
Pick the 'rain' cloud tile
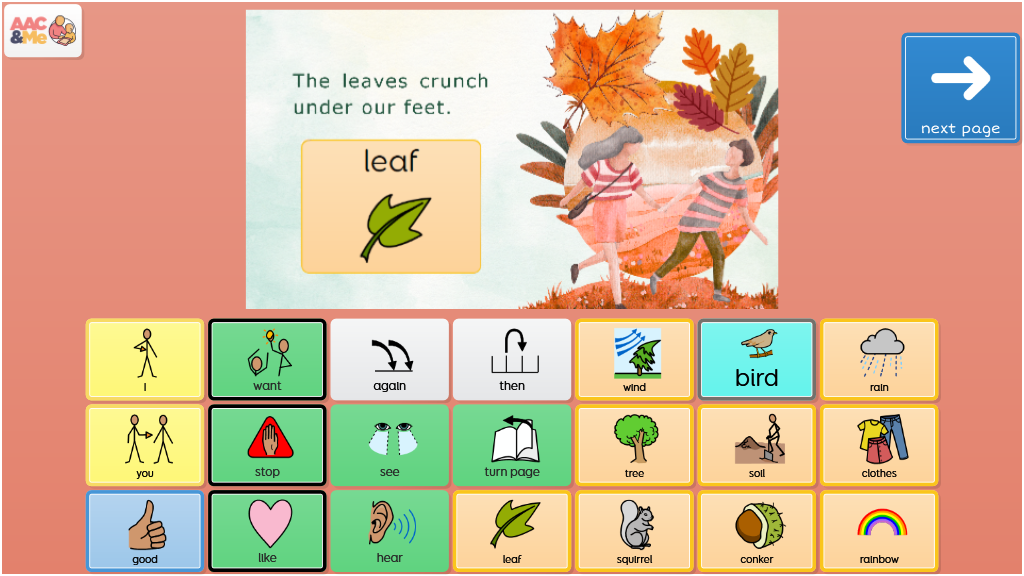click(879, 360)
